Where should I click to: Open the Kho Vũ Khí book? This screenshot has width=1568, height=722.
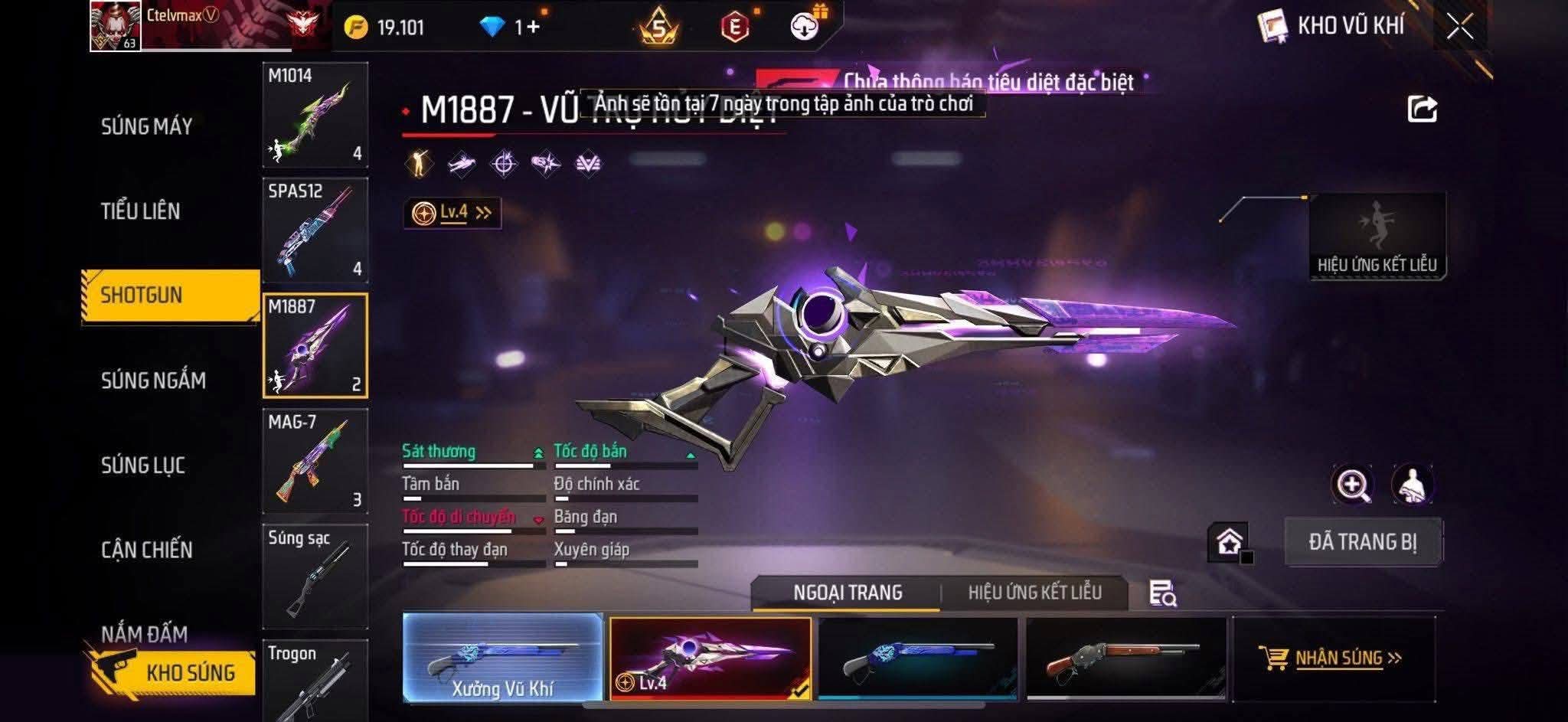(1273, 27)
